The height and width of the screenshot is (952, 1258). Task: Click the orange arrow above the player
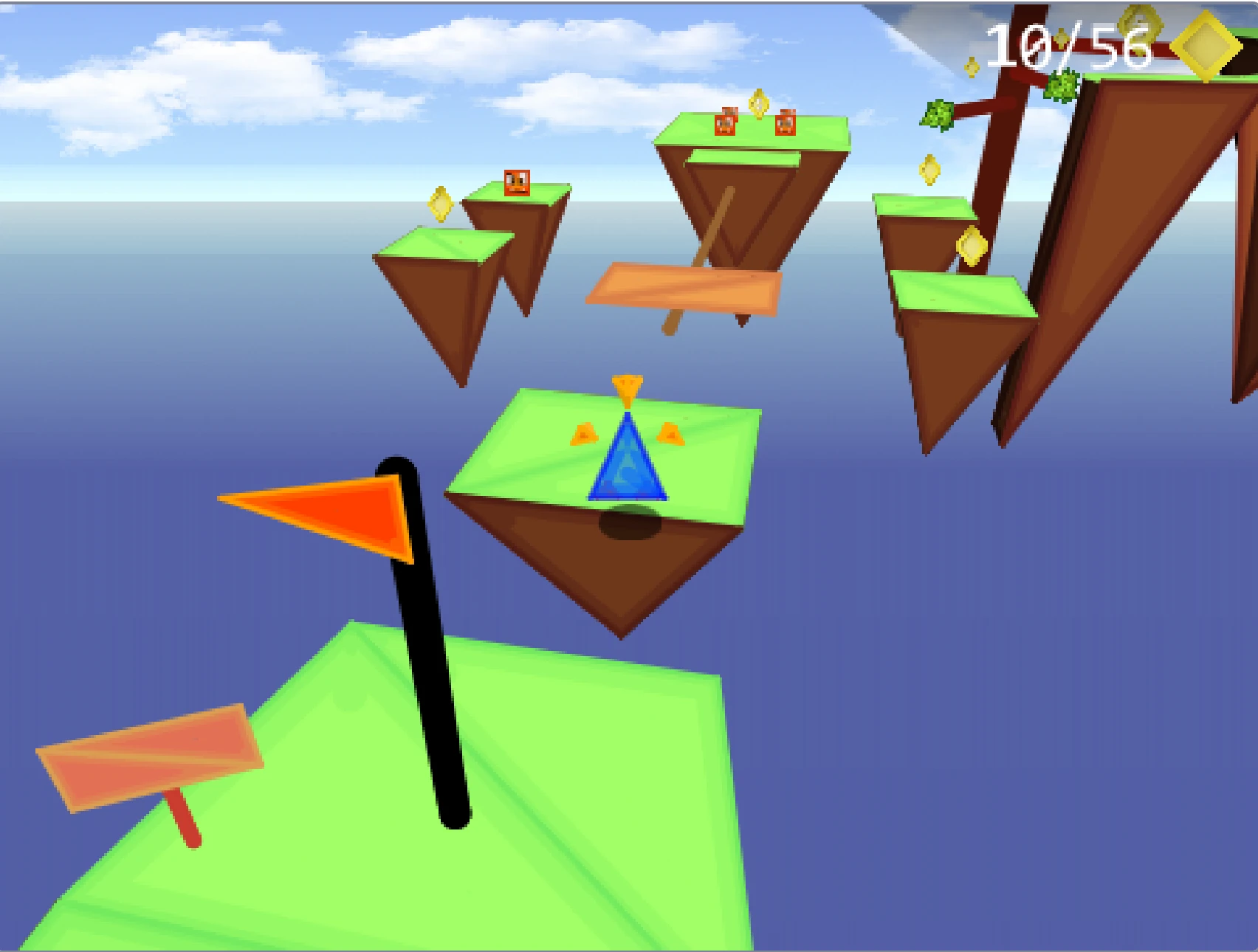[628, 387]
